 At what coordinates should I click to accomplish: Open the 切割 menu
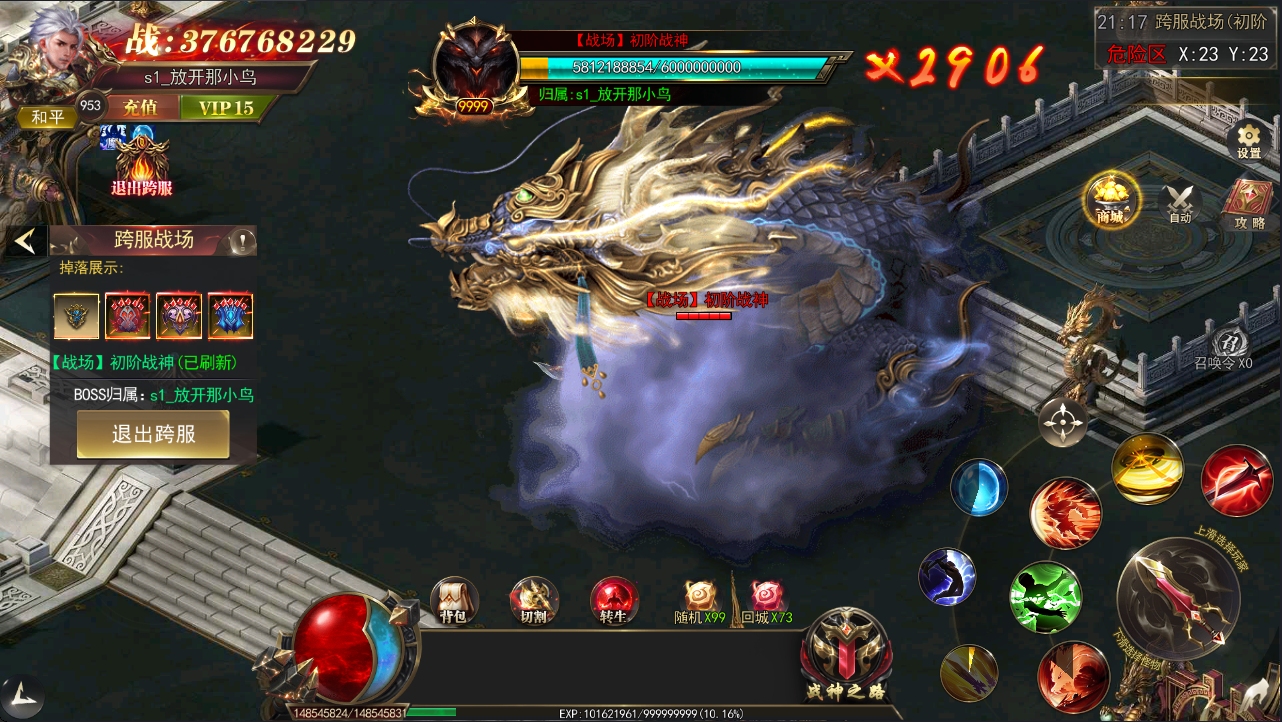(x=534, y=600)
